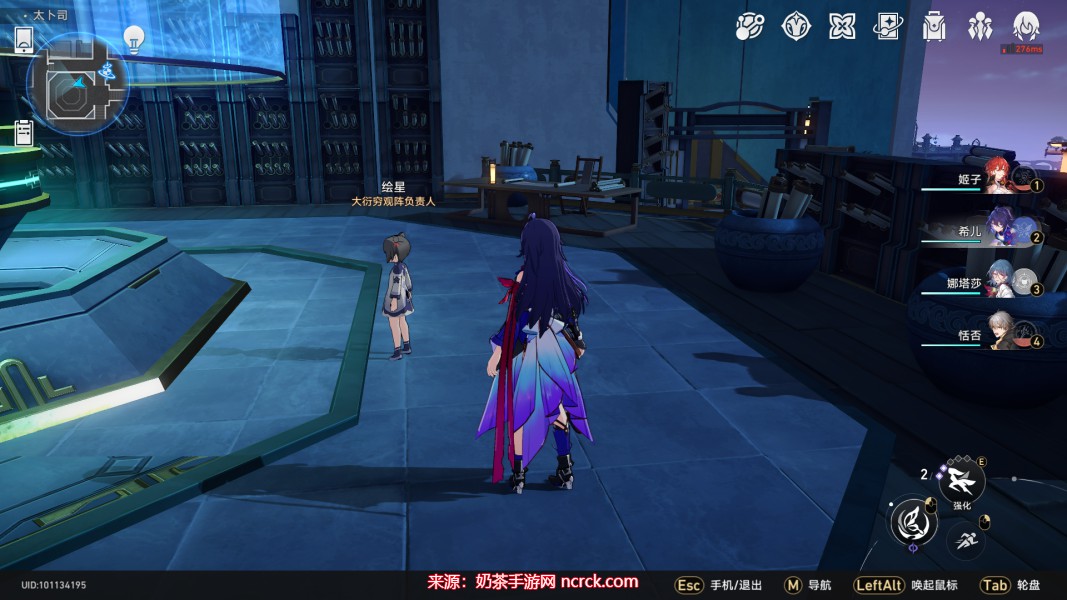Click the ncrck.com source link
The image size is (1067, 600).
[599, 582]
